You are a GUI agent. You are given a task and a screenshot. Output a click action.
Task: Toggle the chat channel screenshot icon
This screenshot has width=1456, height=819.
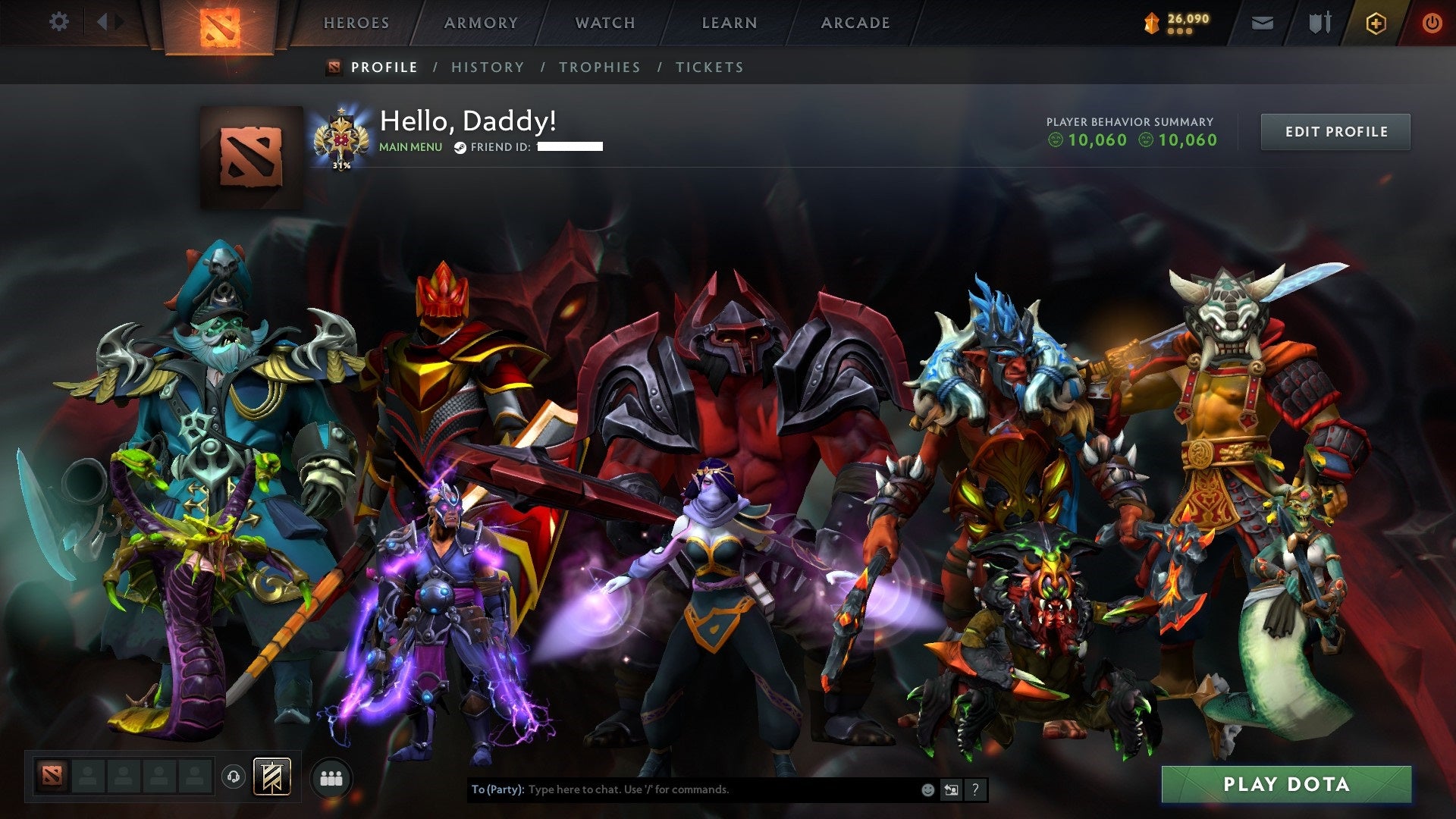950,789
